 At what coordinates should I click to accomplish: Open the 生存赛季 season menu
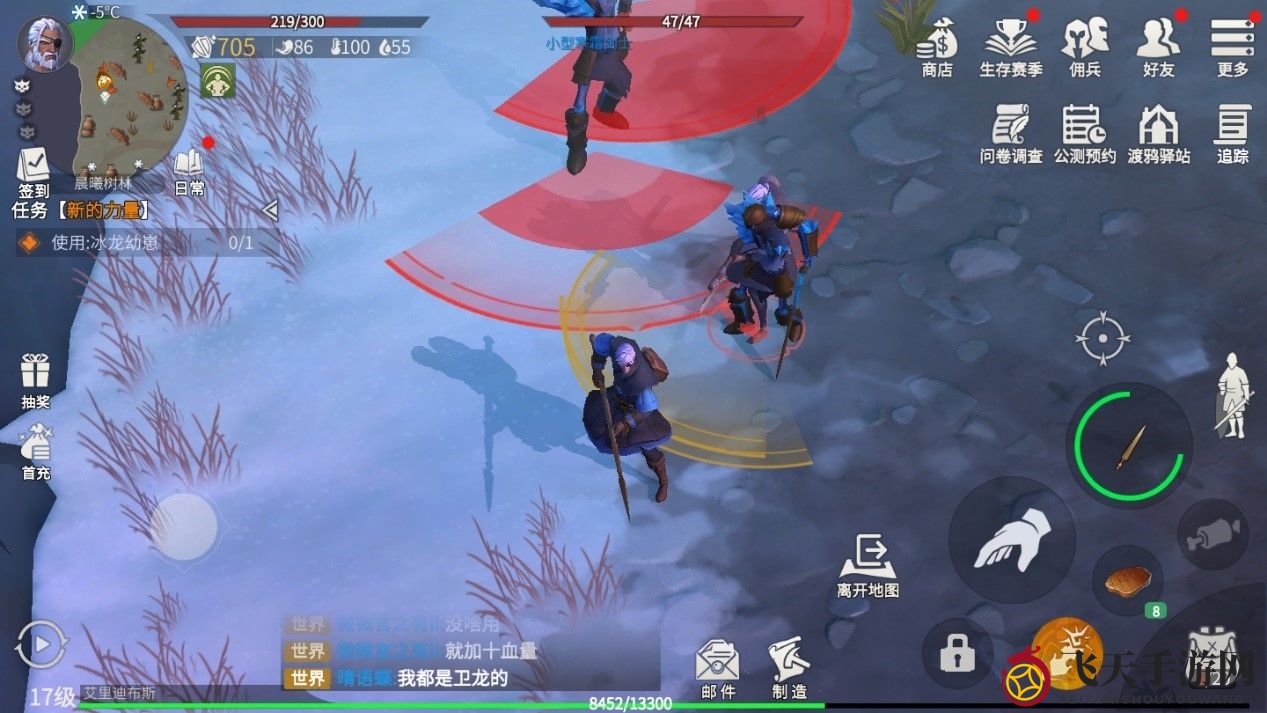1010,46
